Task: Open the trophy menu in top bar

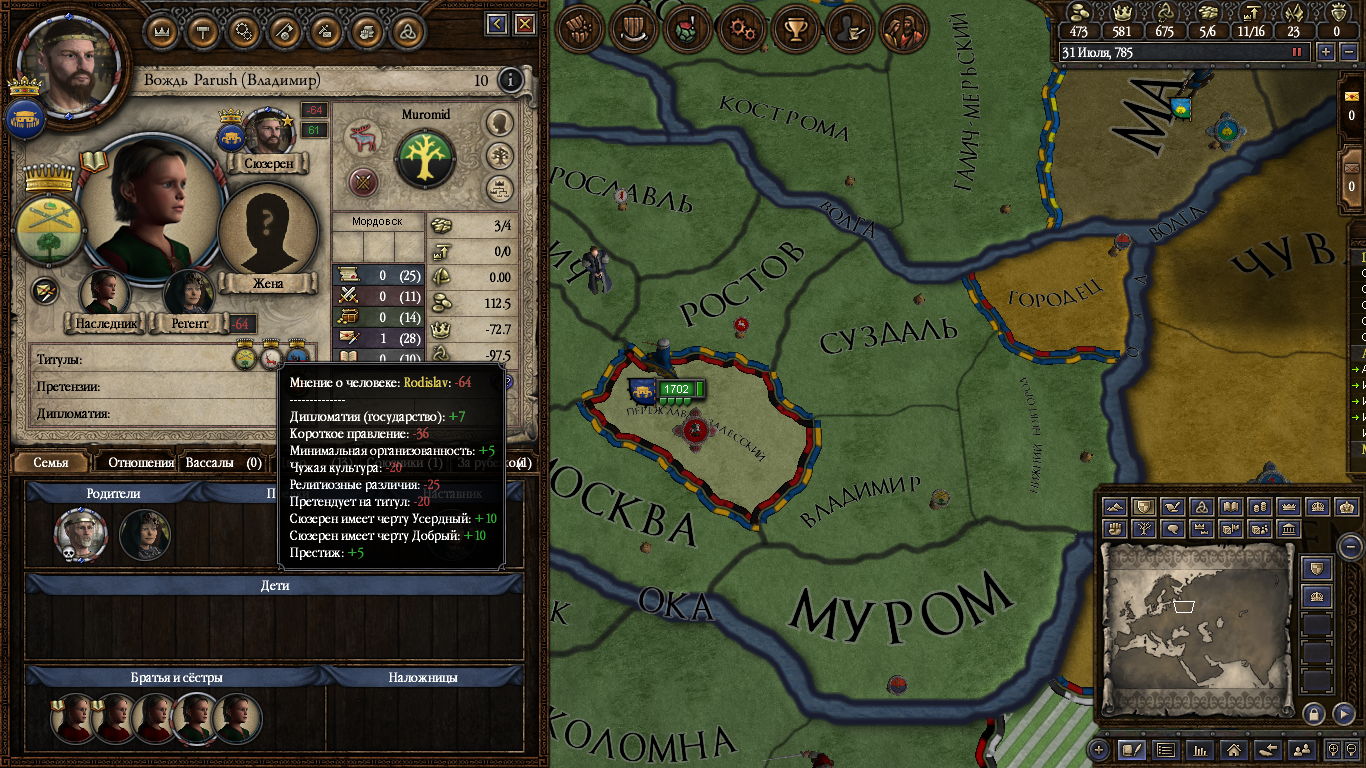Action: pyautogui.click(x=796, y=30)
